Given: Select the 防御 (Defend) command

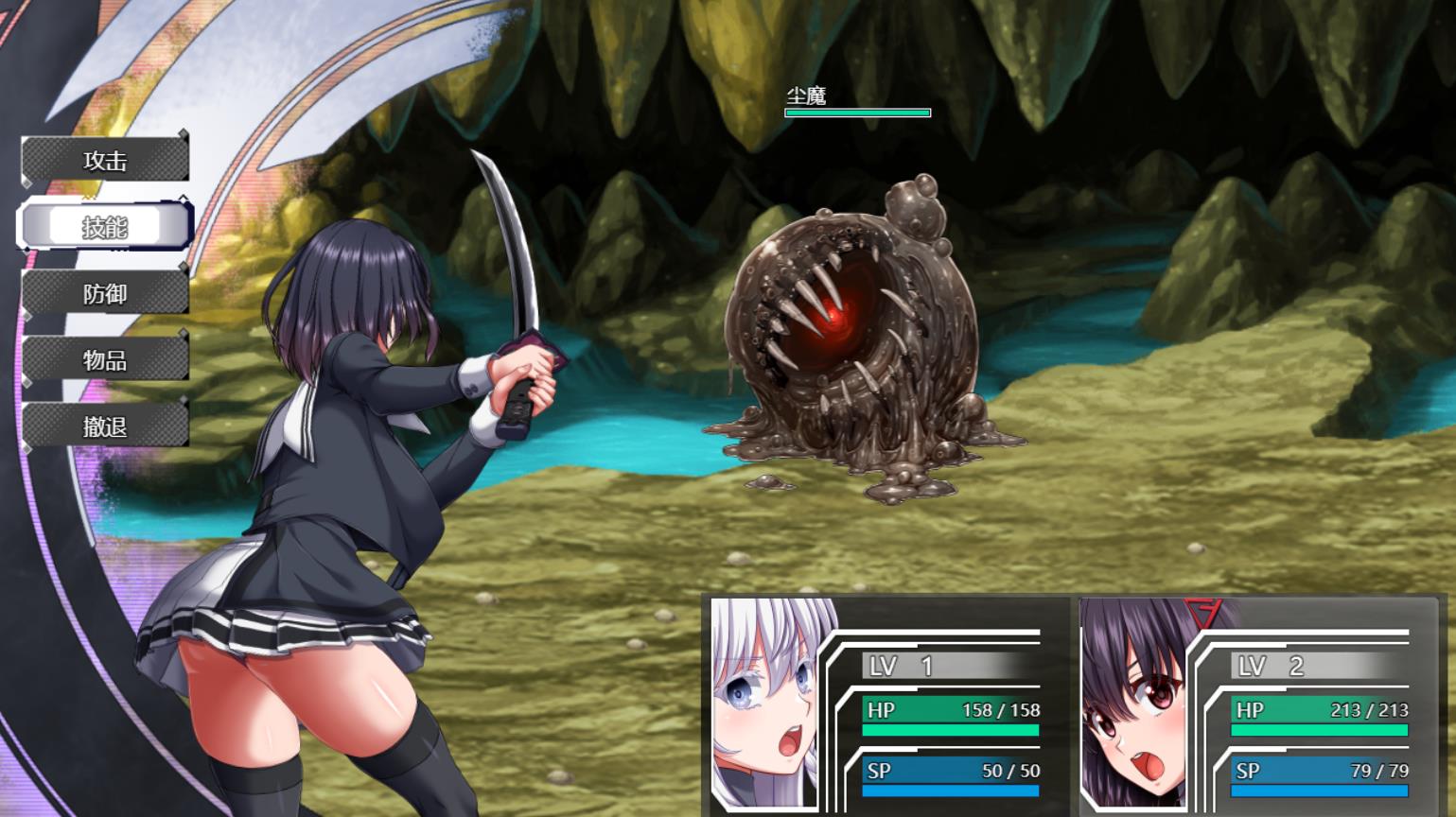Looking at the screenshot, I should (105, 294).
